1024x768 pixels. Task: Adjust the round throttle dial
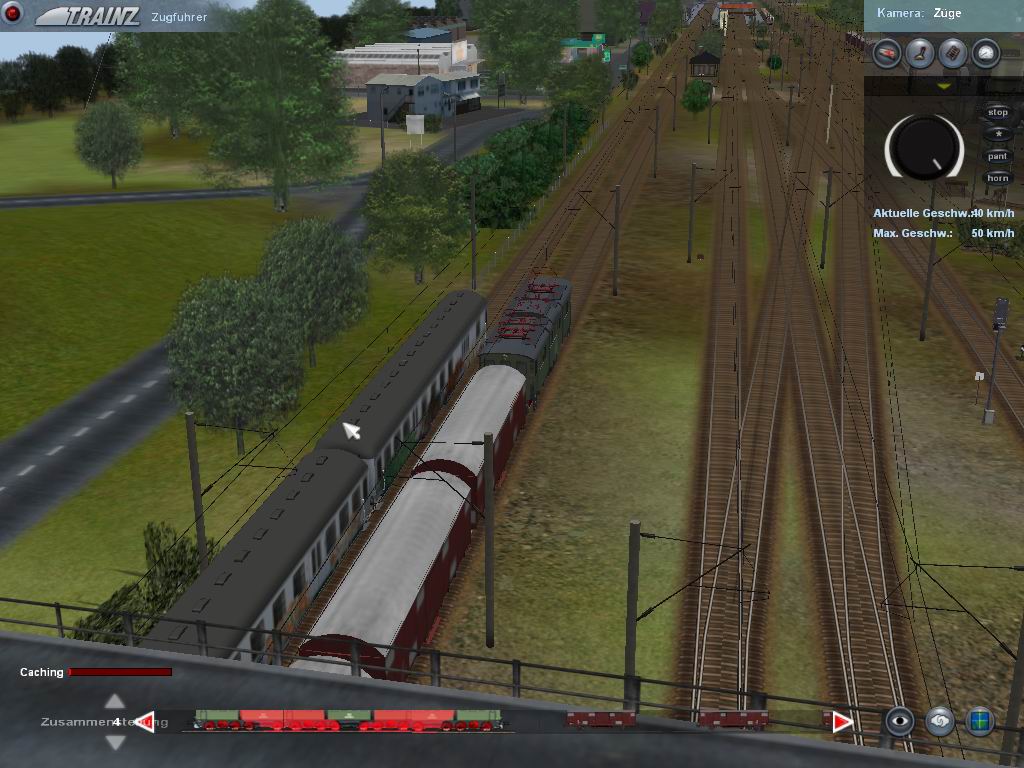pos(924,148)
